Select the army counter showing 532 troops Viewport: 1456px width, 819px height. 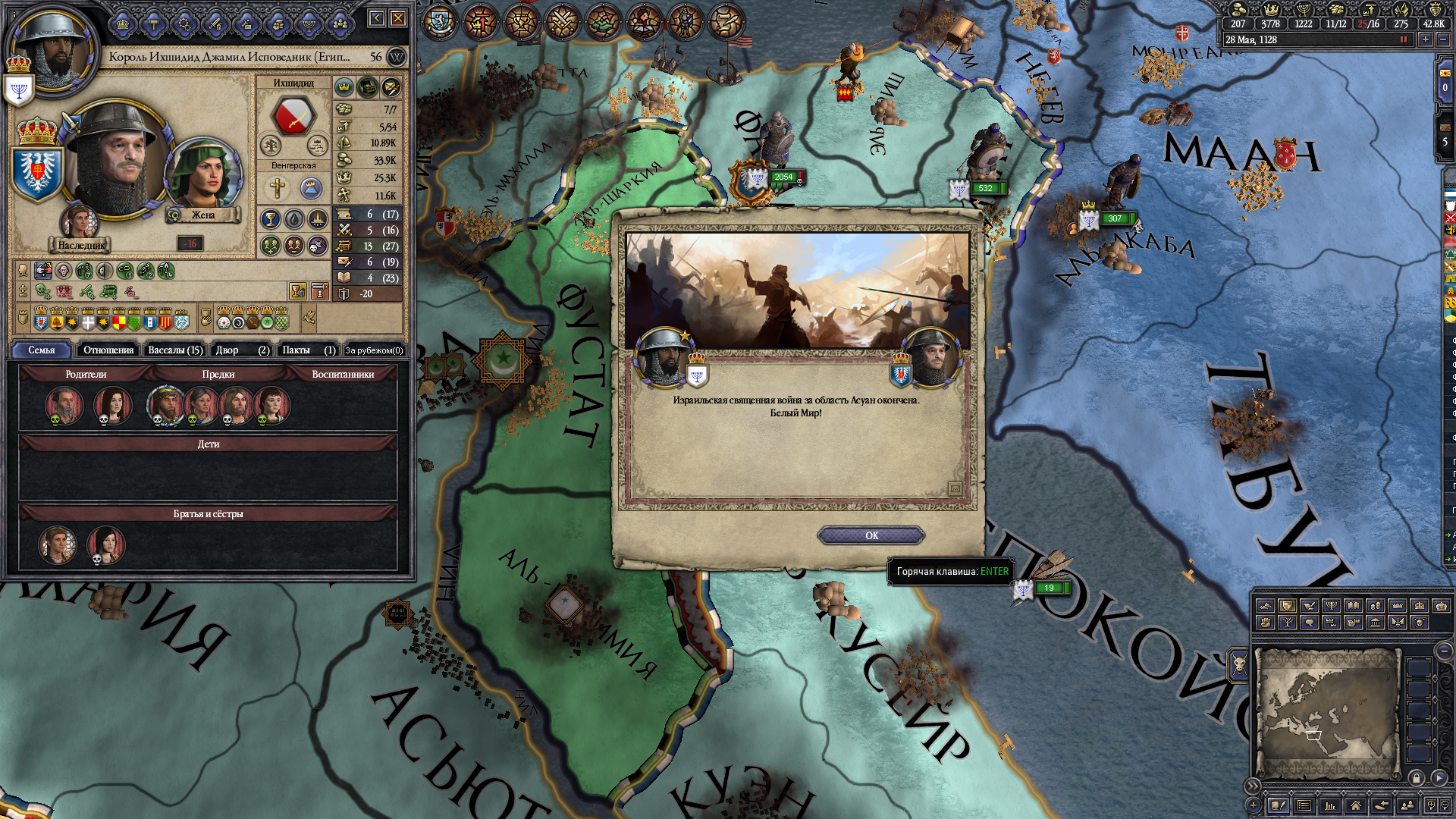click(985, 188)
